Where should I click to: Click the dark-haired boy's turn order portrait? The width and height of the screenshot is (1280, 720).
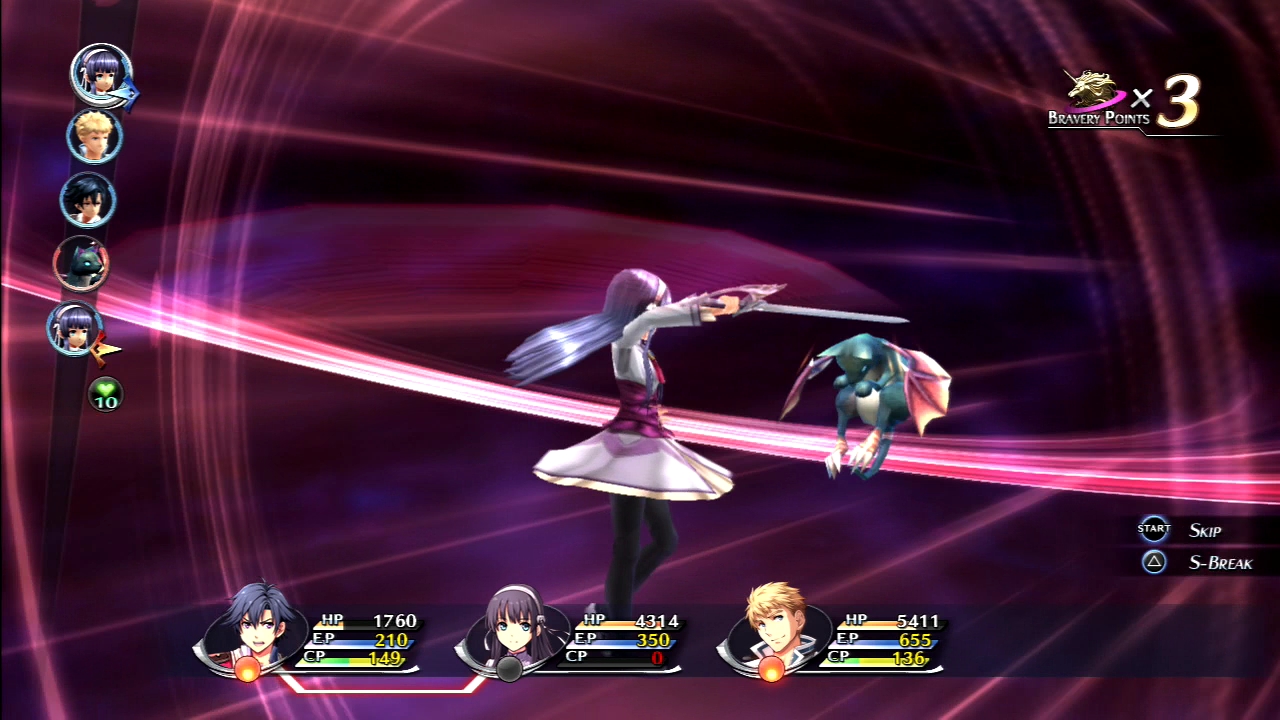click(88, 200)
